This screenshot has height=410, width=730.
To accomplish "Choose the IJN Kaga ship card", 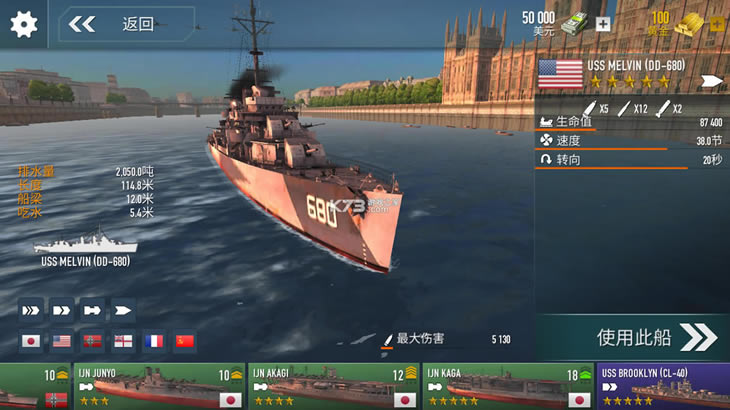I will (508, 387).
